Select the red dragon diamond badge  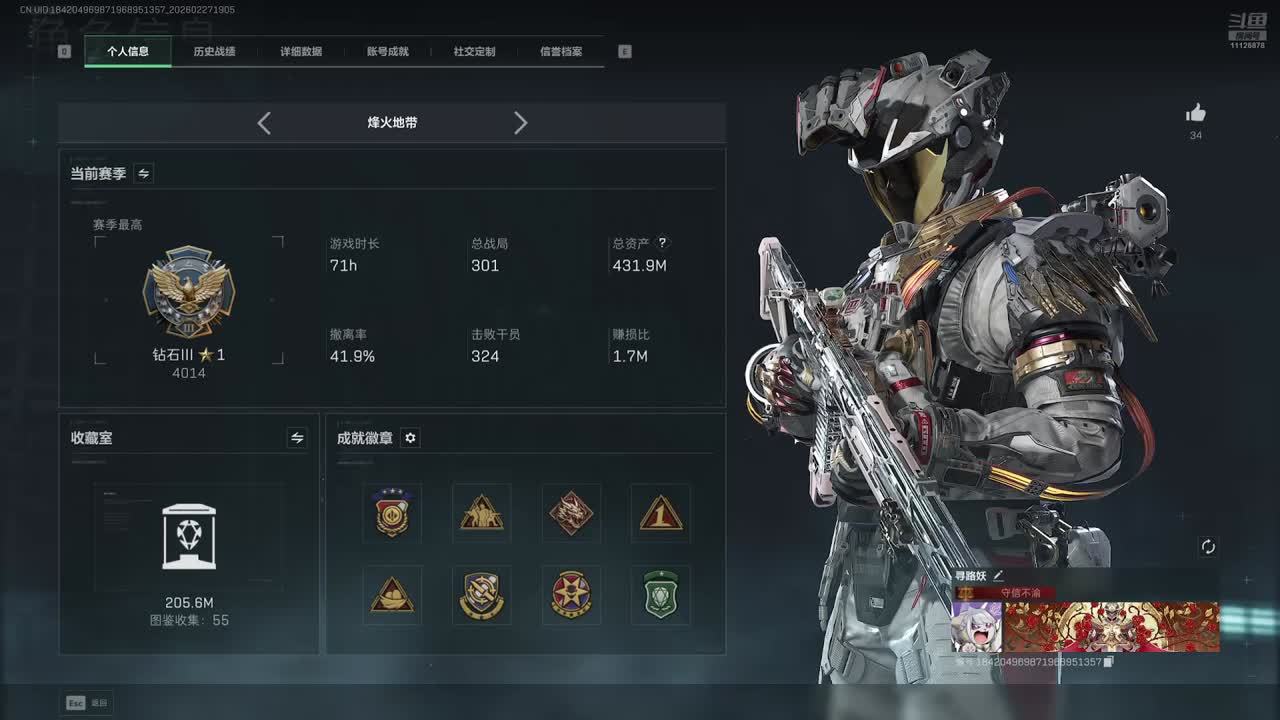[571, 514]
